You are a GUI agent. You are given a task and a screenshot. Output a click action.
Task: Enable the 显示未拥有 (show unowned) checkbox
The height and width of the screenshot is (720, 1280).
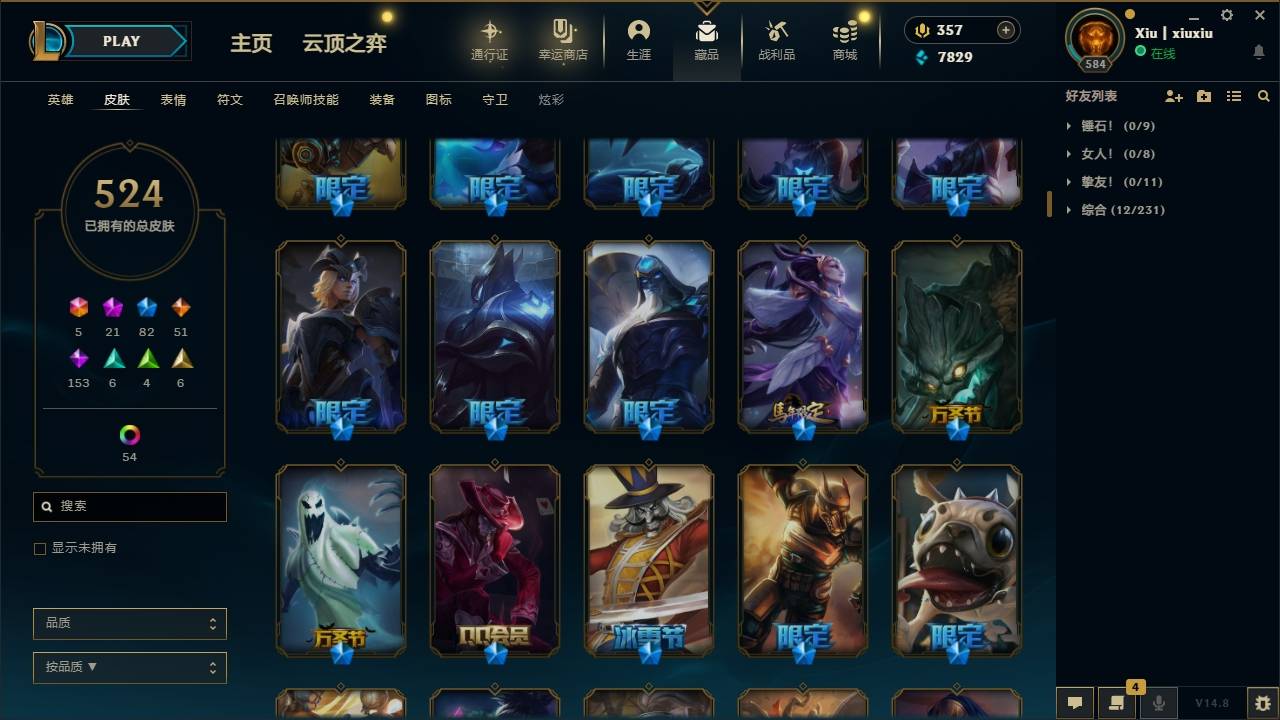coord(39,548)
